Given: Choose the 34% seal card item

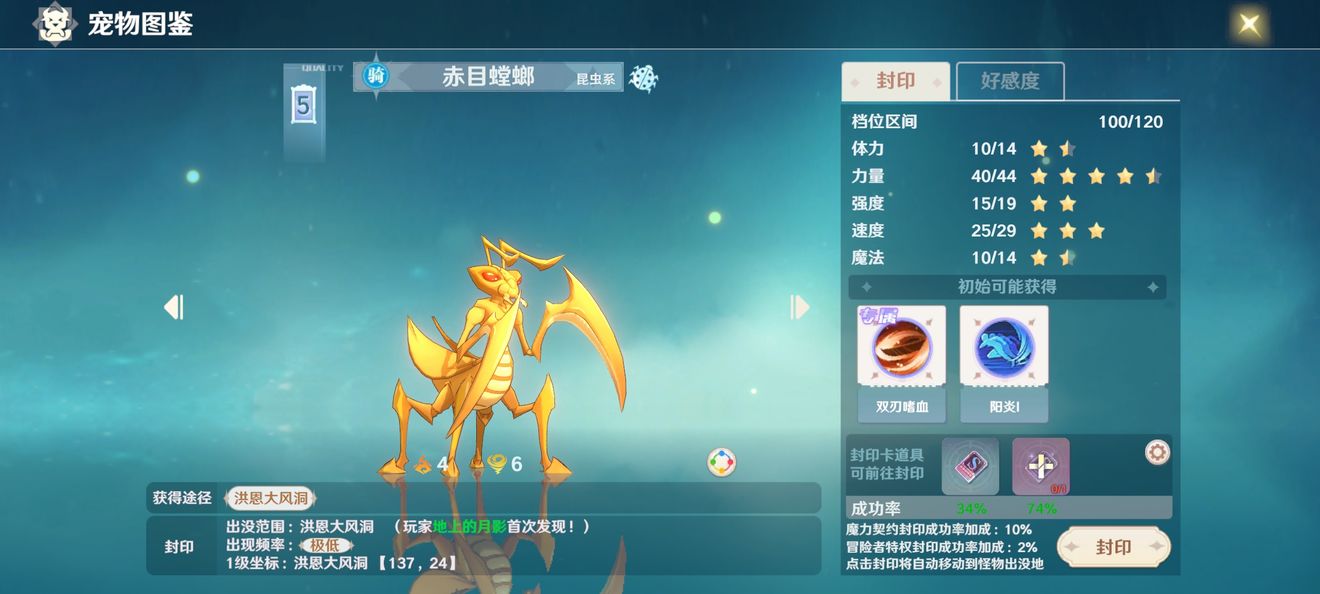Looking at the screenshot, I should (970, 466).
